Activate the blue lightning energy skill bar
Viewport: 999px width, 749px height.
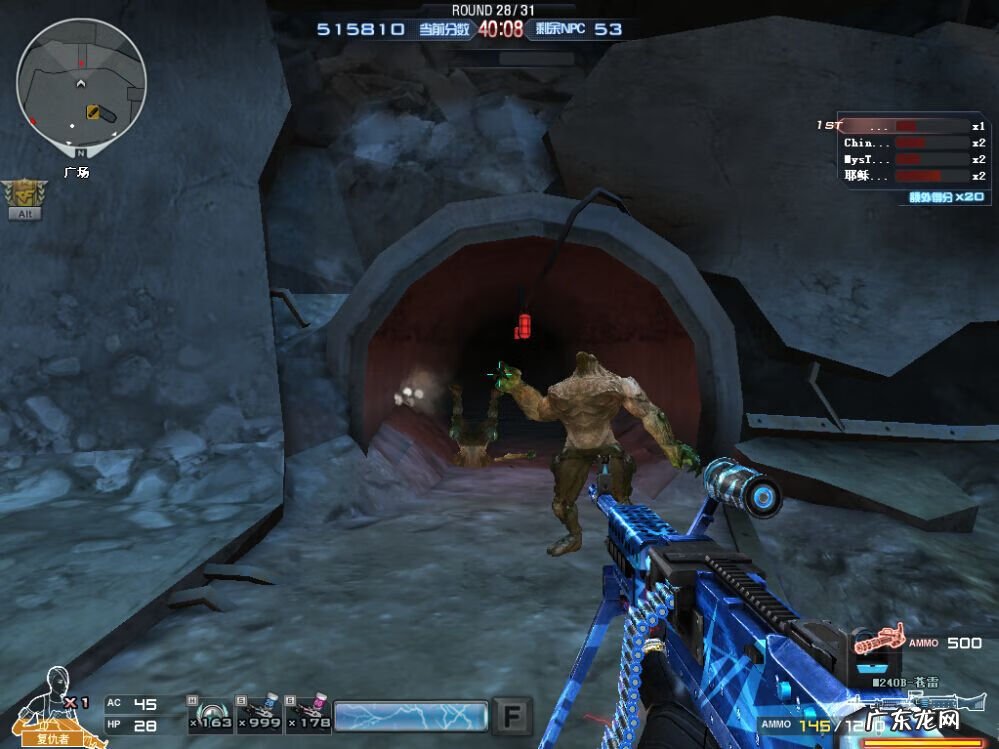[x=411, y=716]
